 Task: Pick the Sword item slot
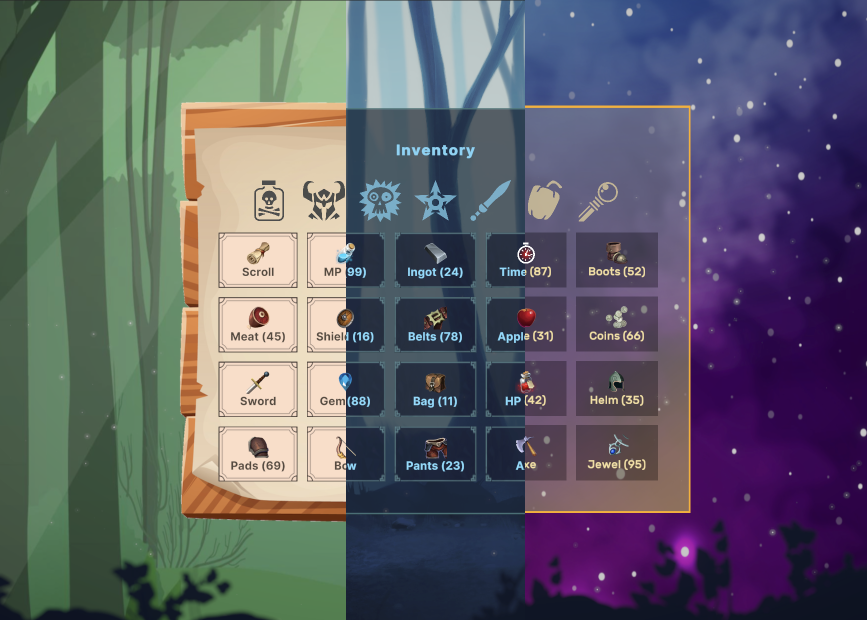pos(258,389)
